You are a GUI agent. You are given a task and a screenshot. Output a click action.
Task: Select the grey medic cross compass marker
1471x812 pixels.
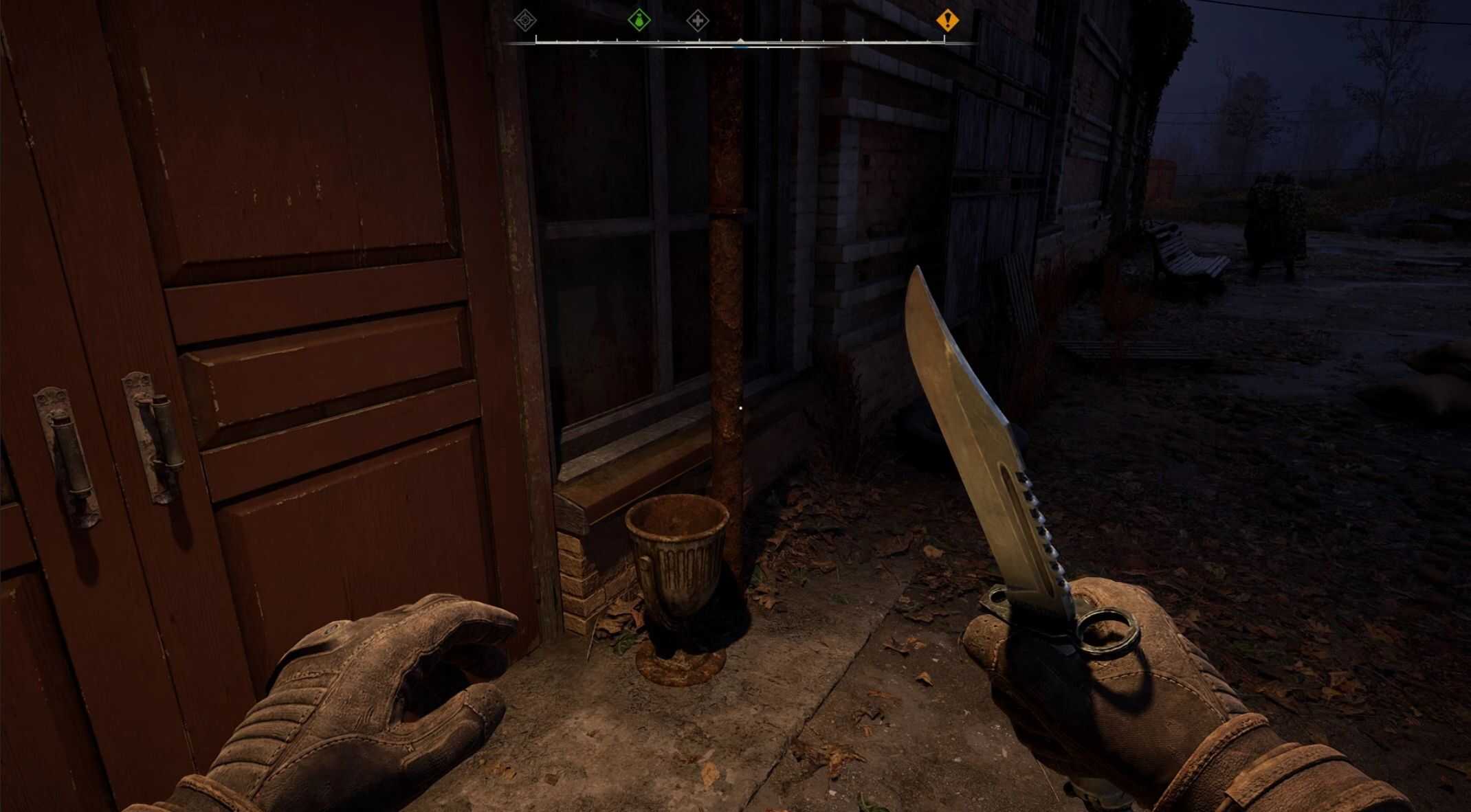click(698, 21)
